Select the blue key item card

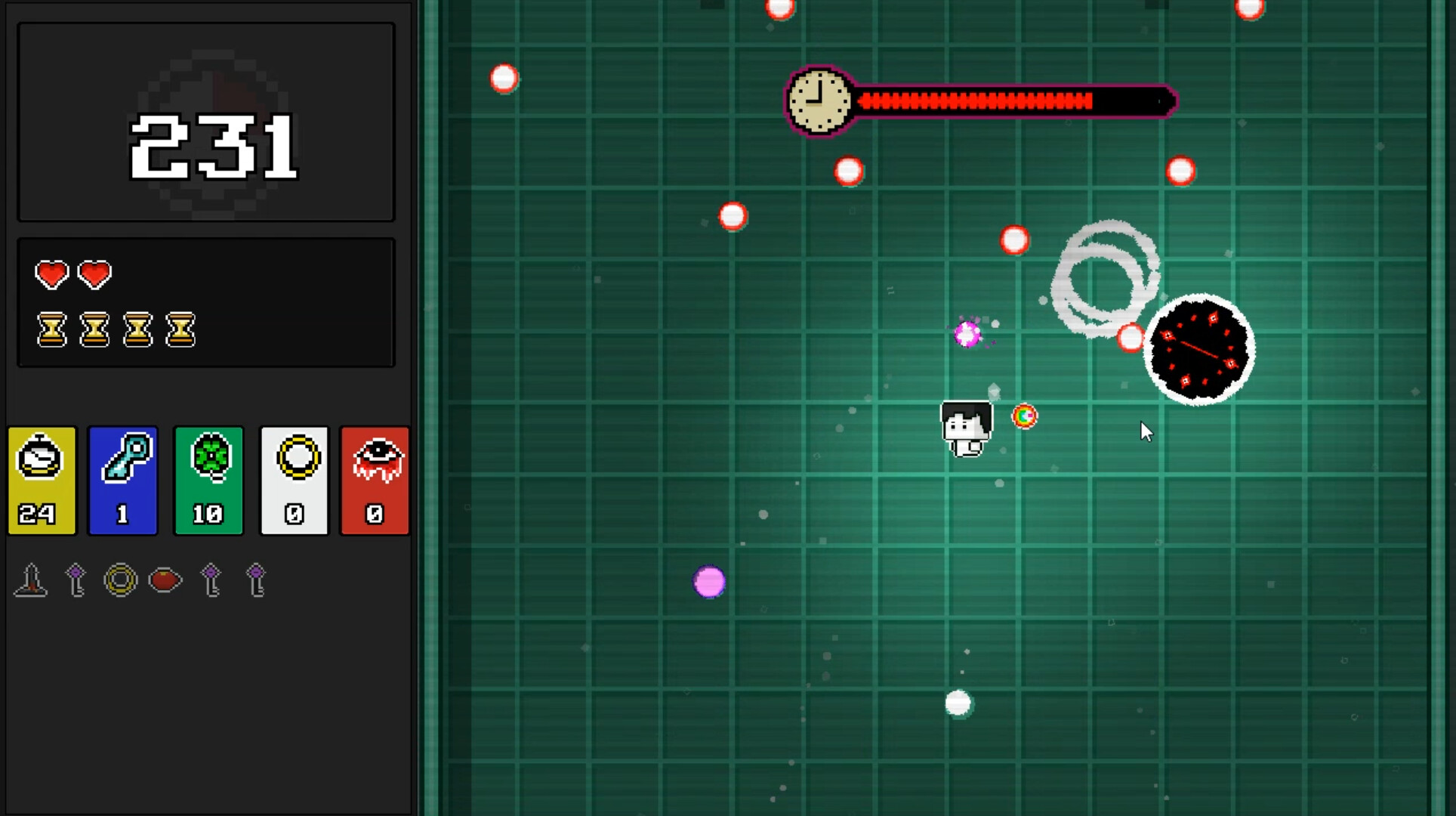coord(122,481)
